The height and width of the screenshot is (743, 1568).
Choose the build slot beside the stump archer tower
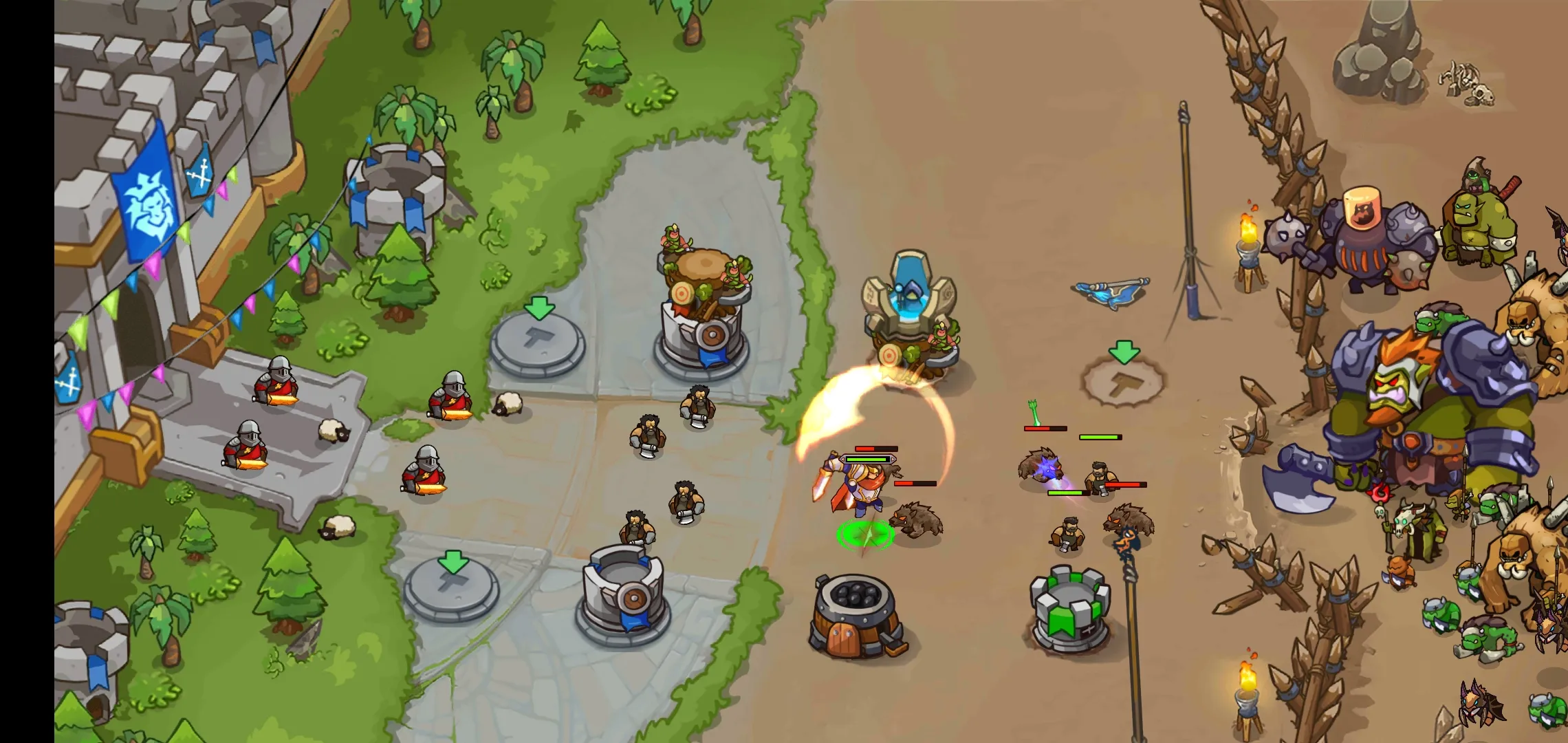point(538,341)
